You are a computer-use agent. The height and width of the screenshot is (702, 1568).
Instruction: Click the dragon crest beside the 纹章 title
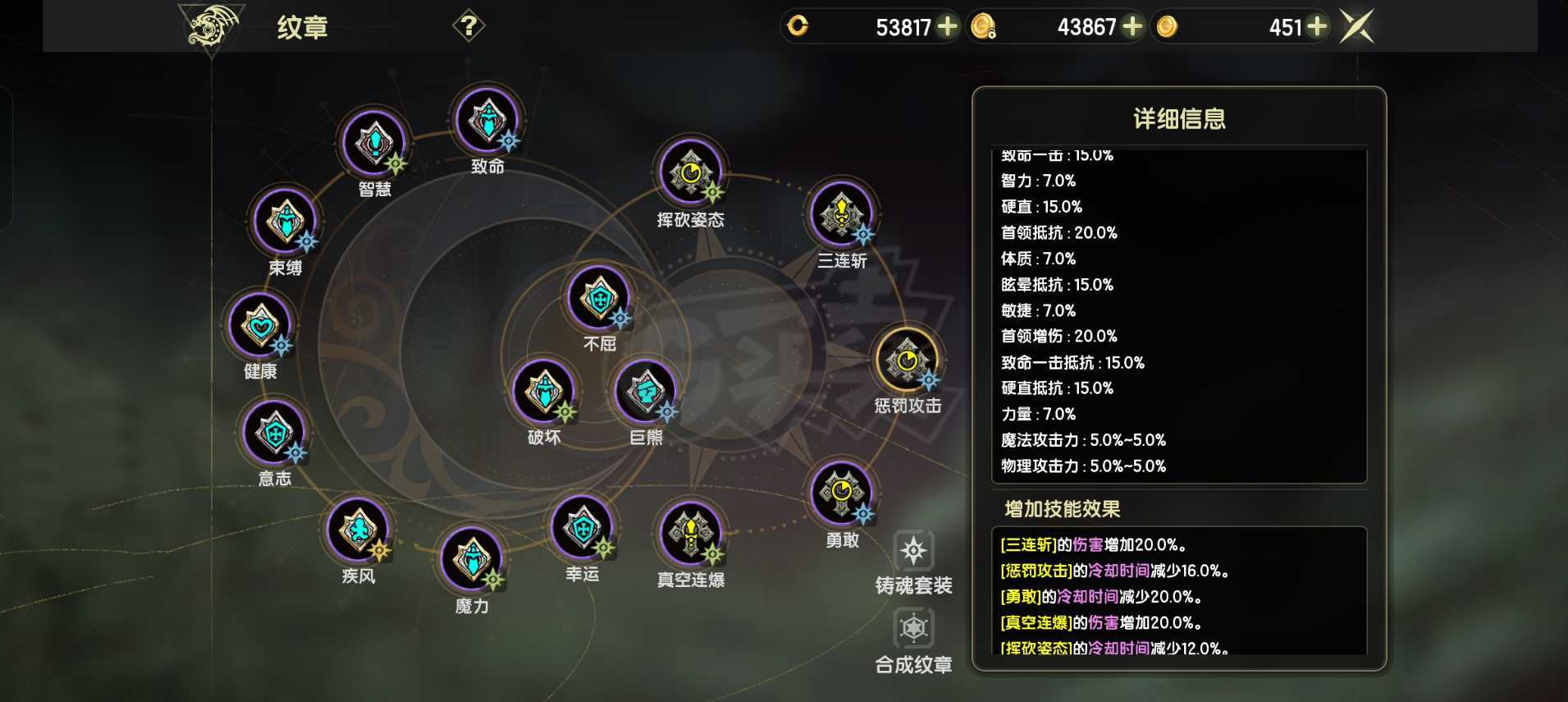pos(212,25)
